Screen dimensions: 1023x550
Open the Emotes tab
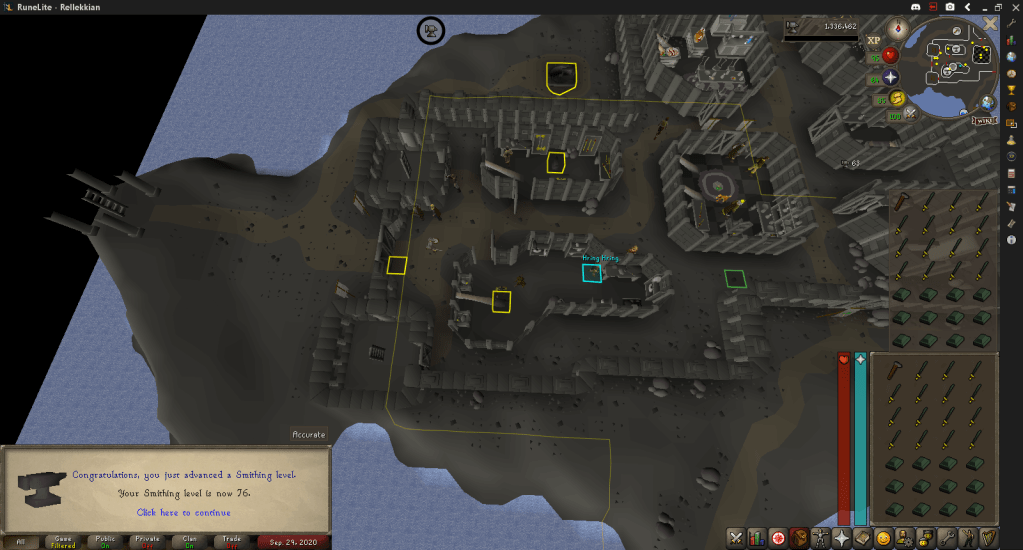pyautogui.click(x=968, y=538)
